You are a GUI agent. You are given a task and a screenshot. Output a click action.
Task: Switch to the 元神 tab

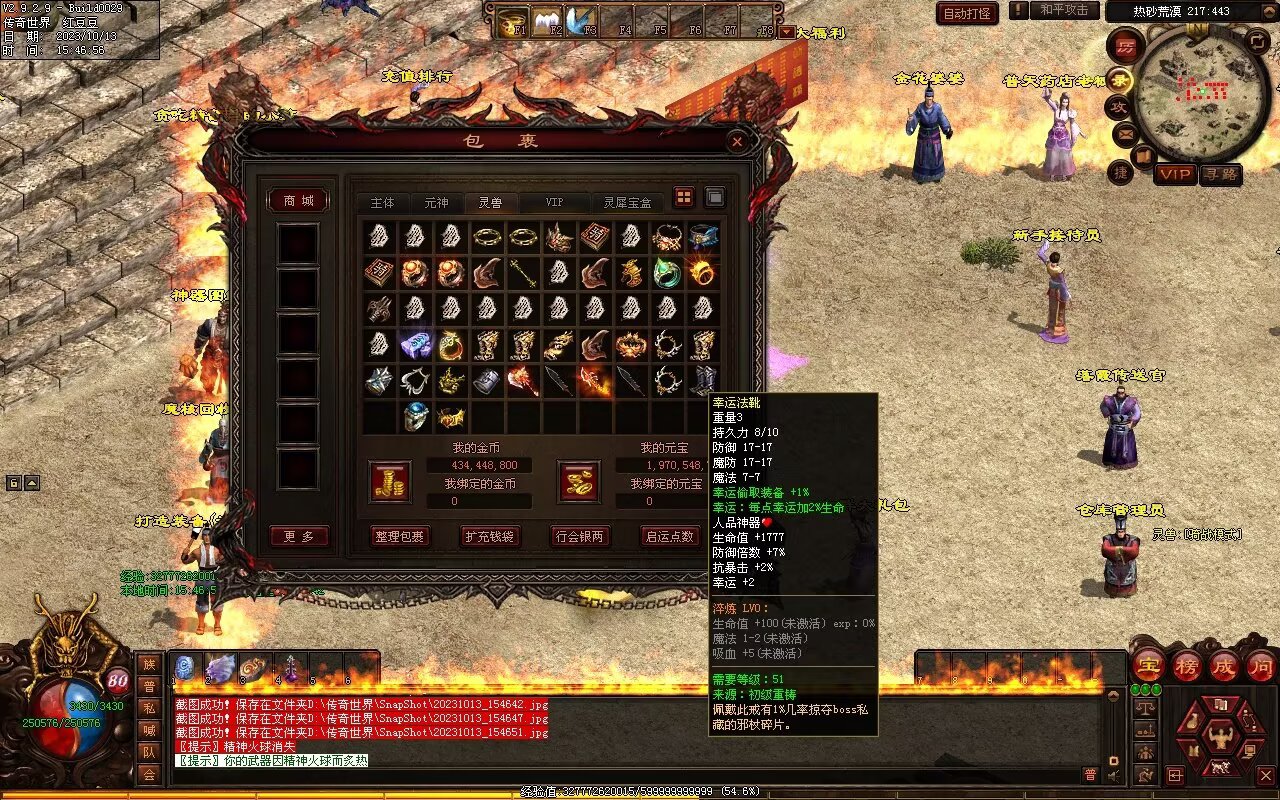point(436,202)
